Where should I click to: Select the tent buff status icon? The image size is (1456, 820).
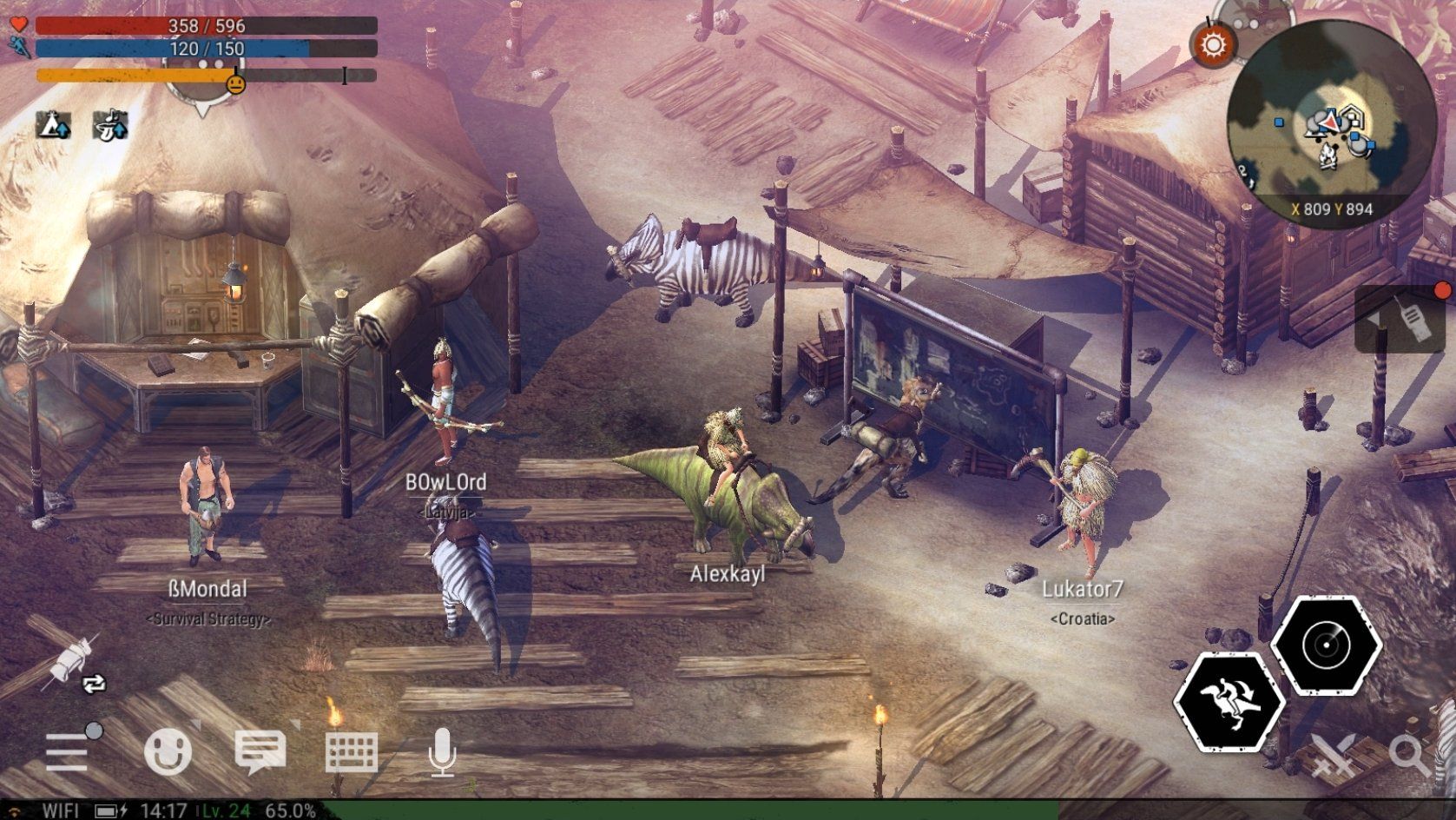coord(53,125)
